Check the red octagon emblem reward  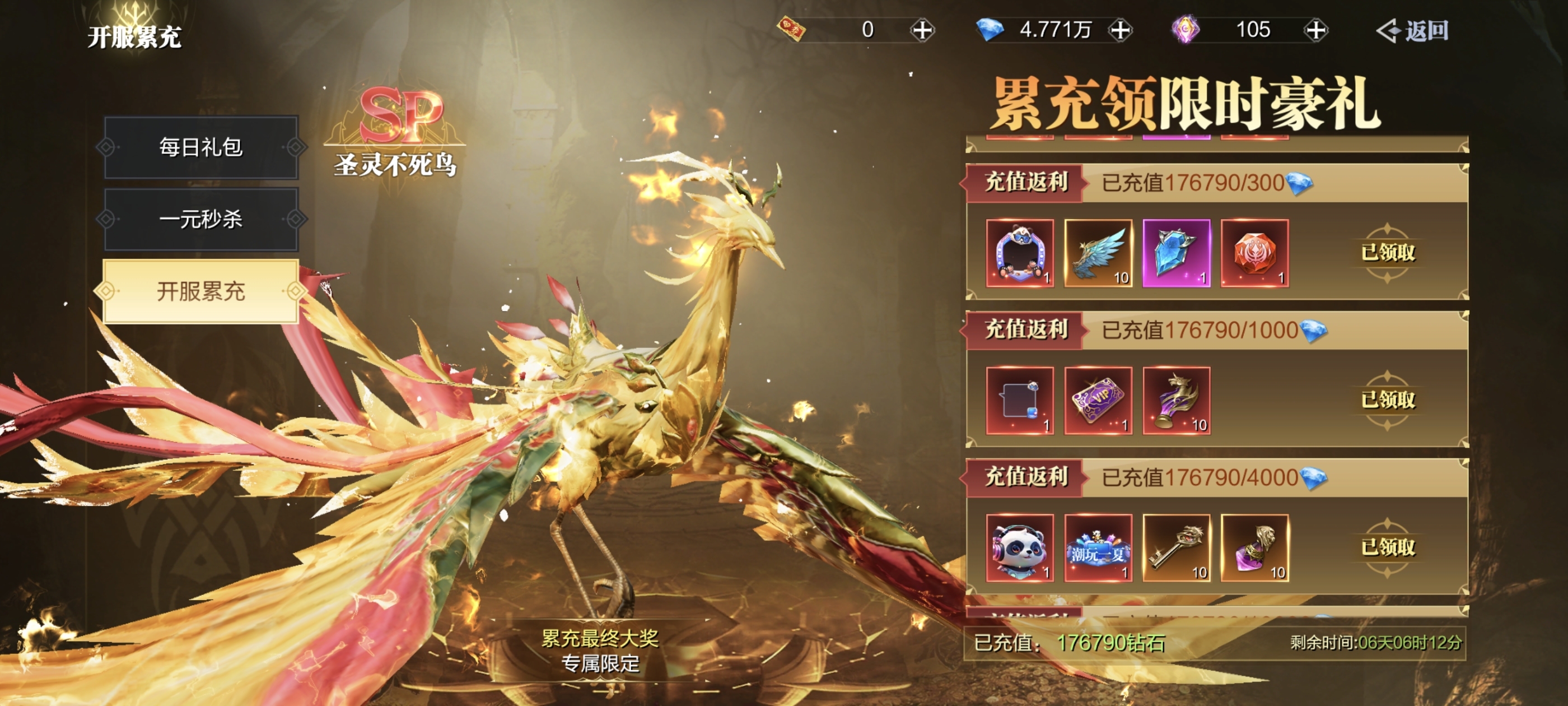click(1254, 253)
